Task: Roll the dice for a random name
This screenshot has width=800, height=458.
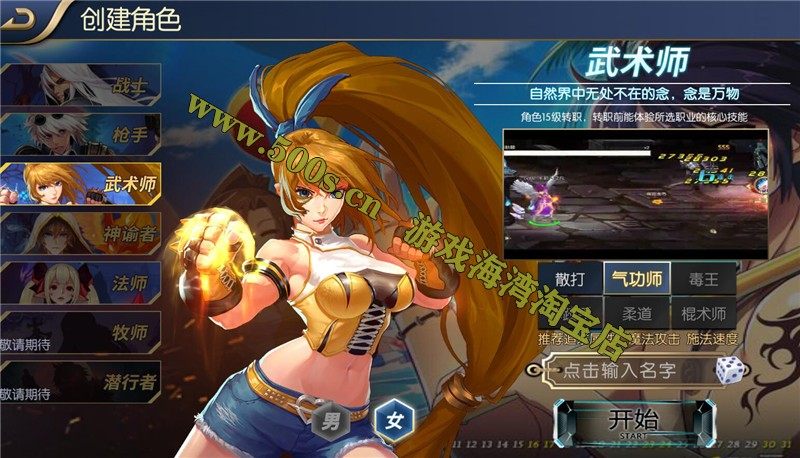Action: tap(727, 370)
